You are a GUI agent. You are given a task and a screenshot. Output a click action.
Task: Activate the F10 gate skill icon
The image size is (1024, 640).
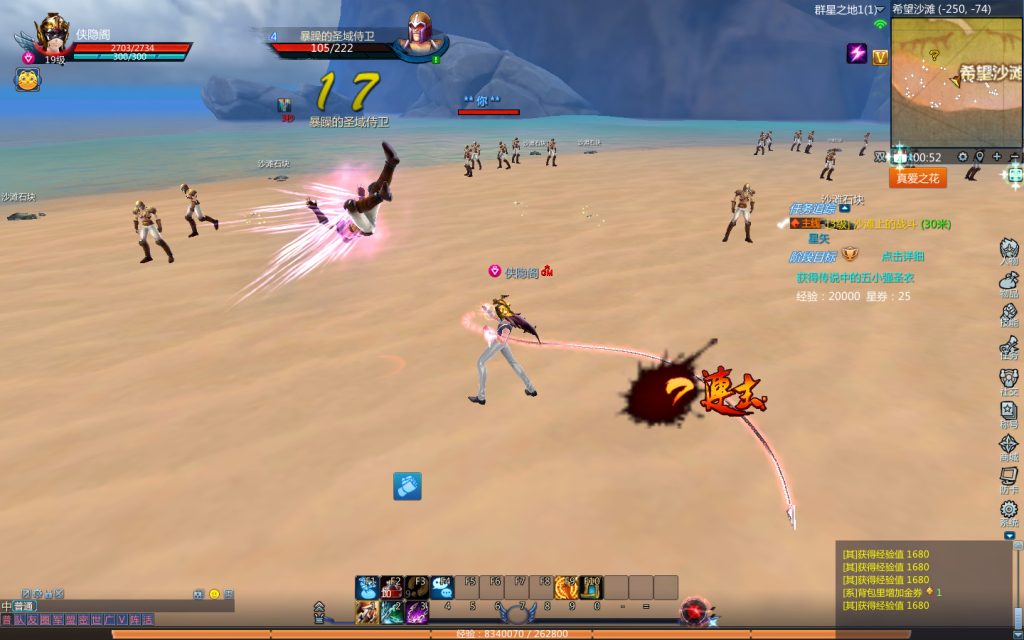[591, 587]
